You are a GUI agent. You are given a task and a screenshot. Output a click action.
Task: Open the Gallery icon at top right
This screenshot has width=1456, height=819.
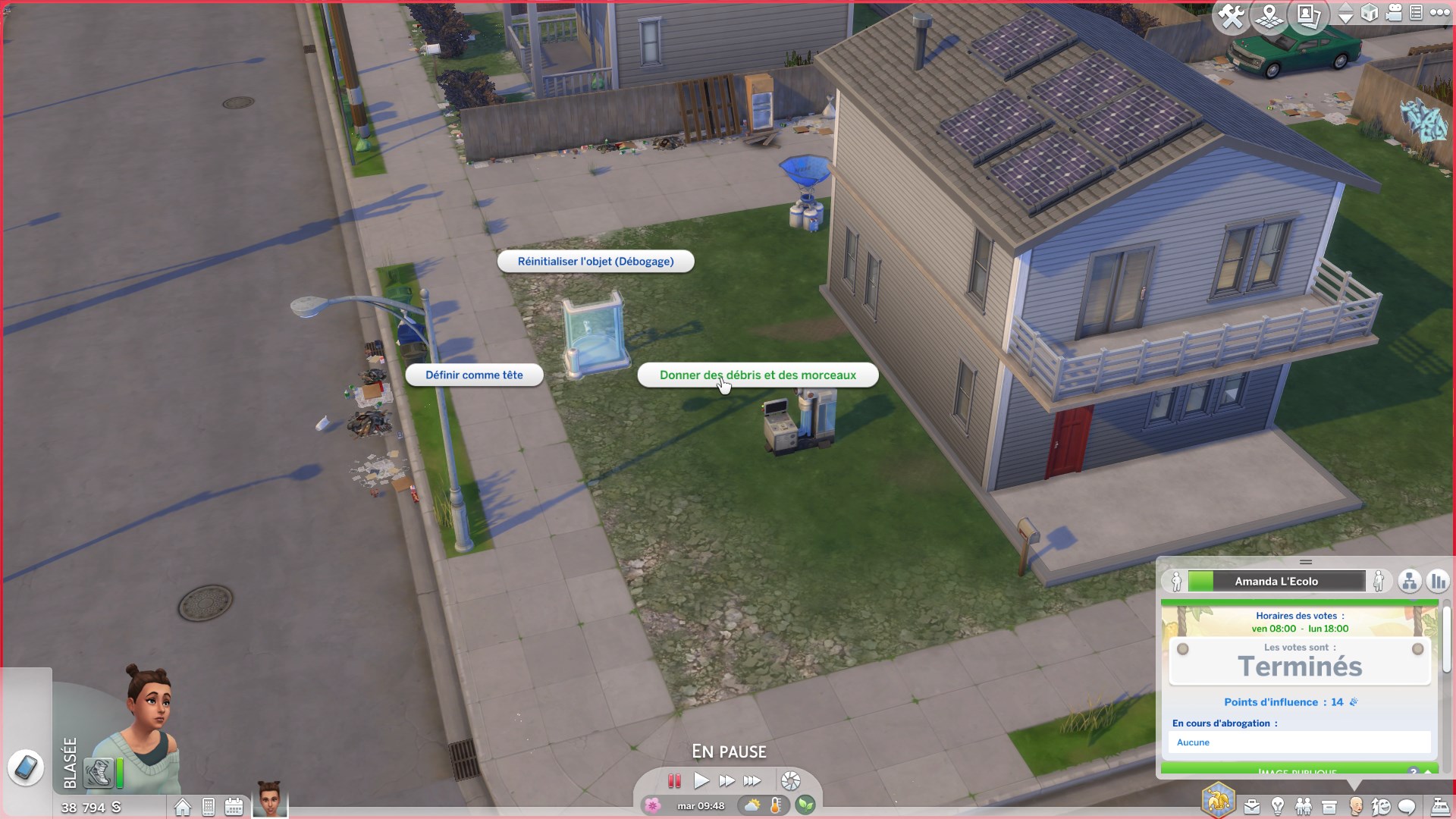[1309, 15]
